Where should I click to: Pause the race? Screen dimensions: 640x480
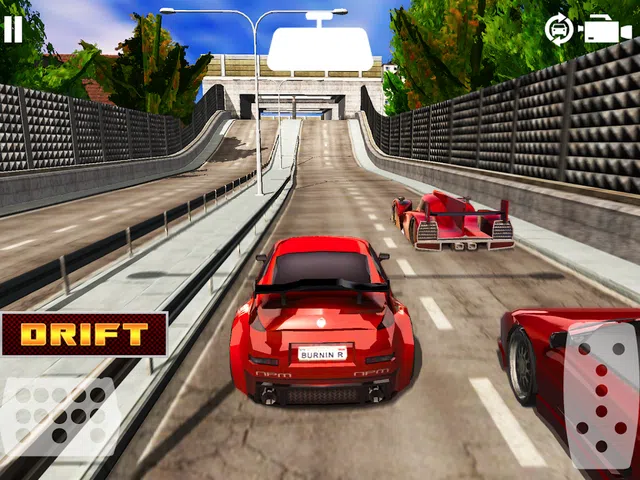pos(13,28)
